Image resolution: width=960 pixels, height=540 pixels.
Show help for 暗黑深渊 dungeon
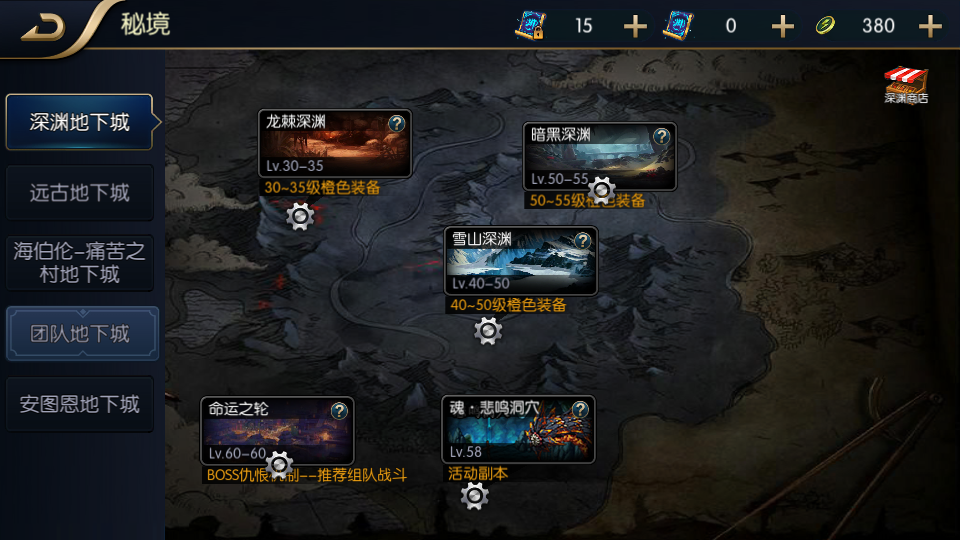661,136
